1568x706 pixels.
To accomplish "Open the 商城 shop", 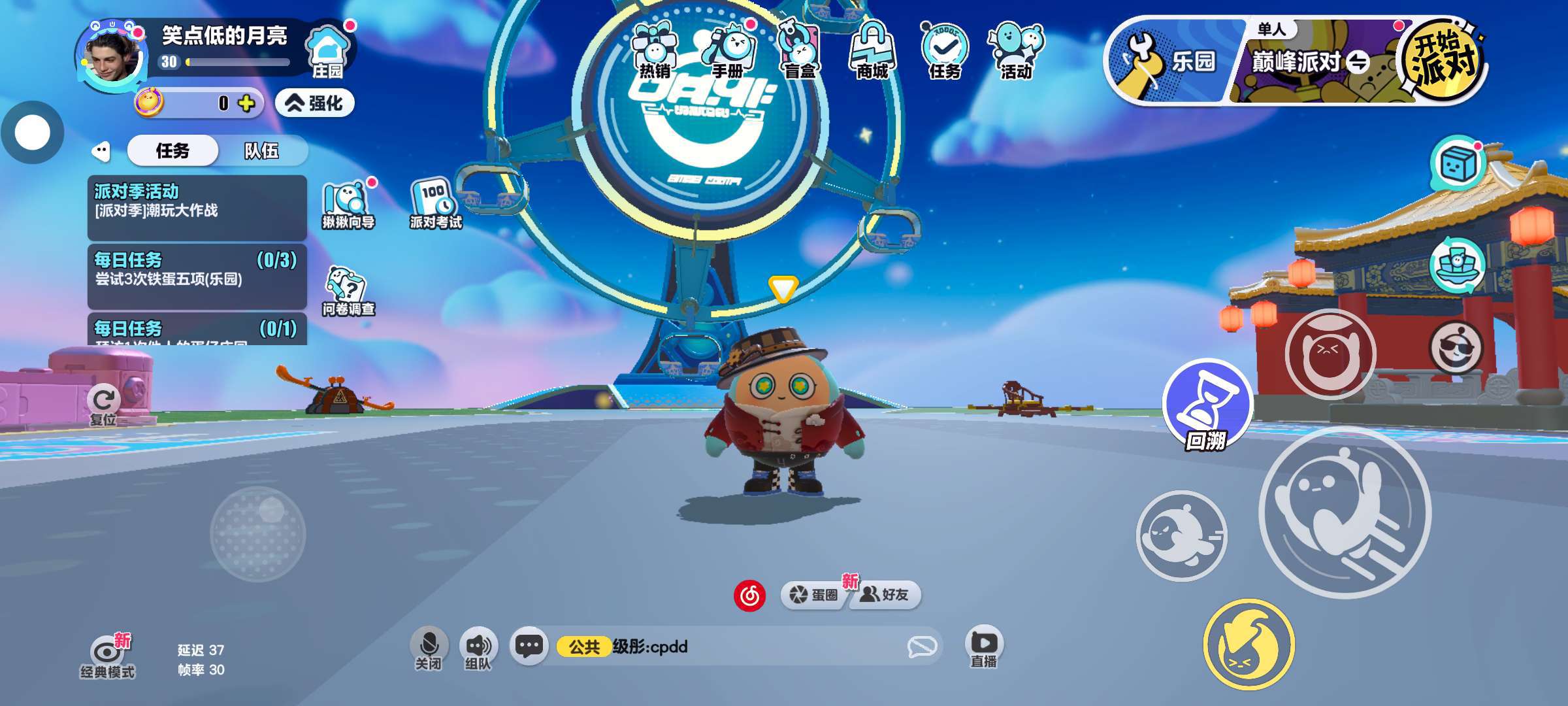I will (873, 51).
